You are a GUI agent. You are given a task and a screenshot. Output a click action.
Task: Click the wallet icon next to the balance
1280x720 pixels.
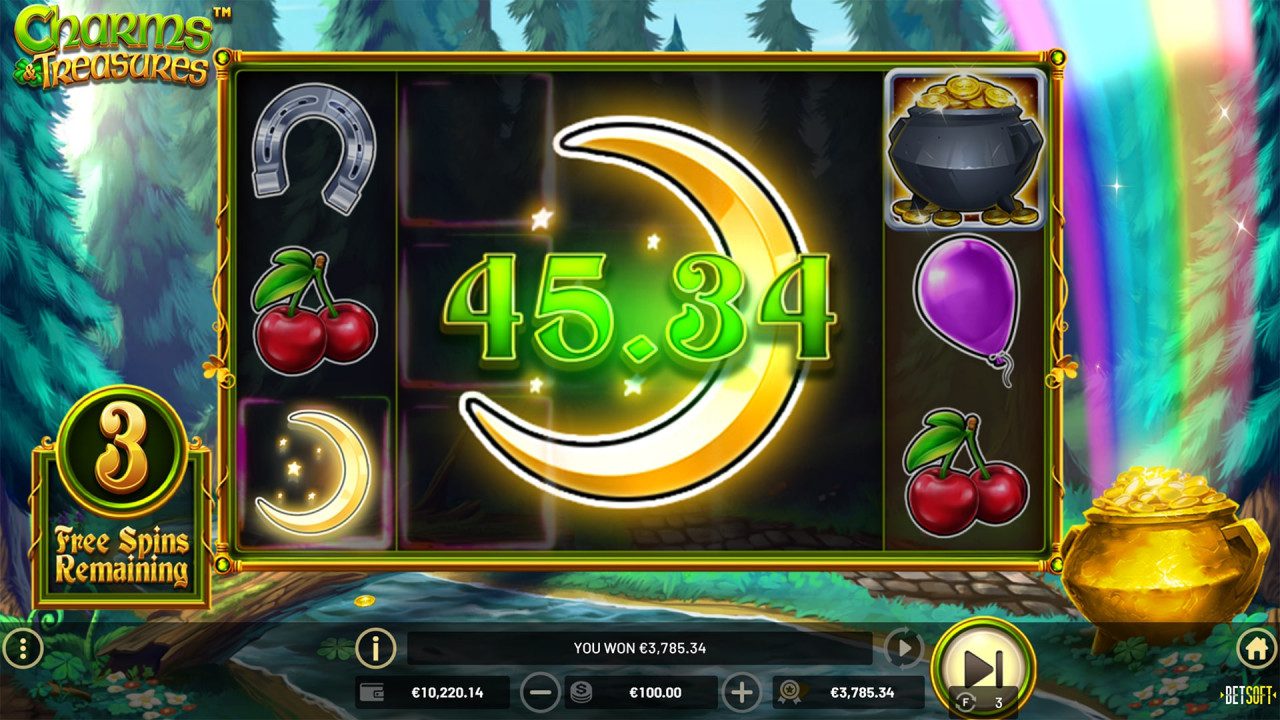point(370,691)
